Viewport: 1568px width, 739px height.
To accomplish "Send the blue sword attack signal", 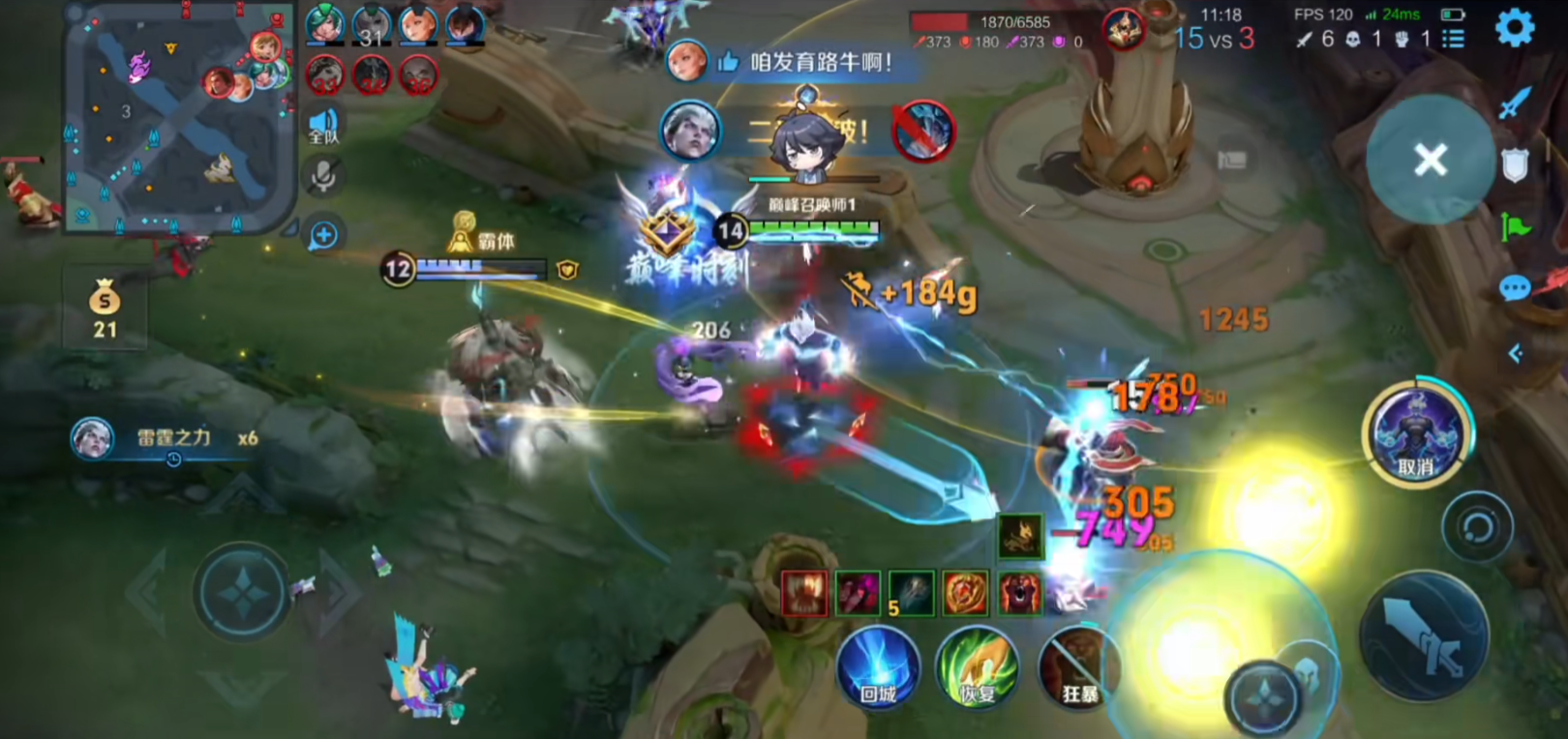I will point(1515,102).
